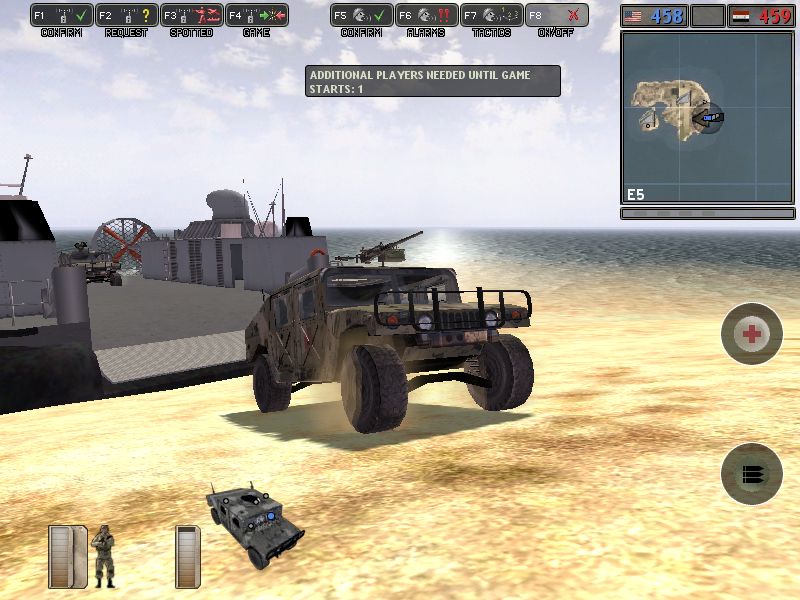Click the island minimap
800x600 pixels.
tap(706, 118)
